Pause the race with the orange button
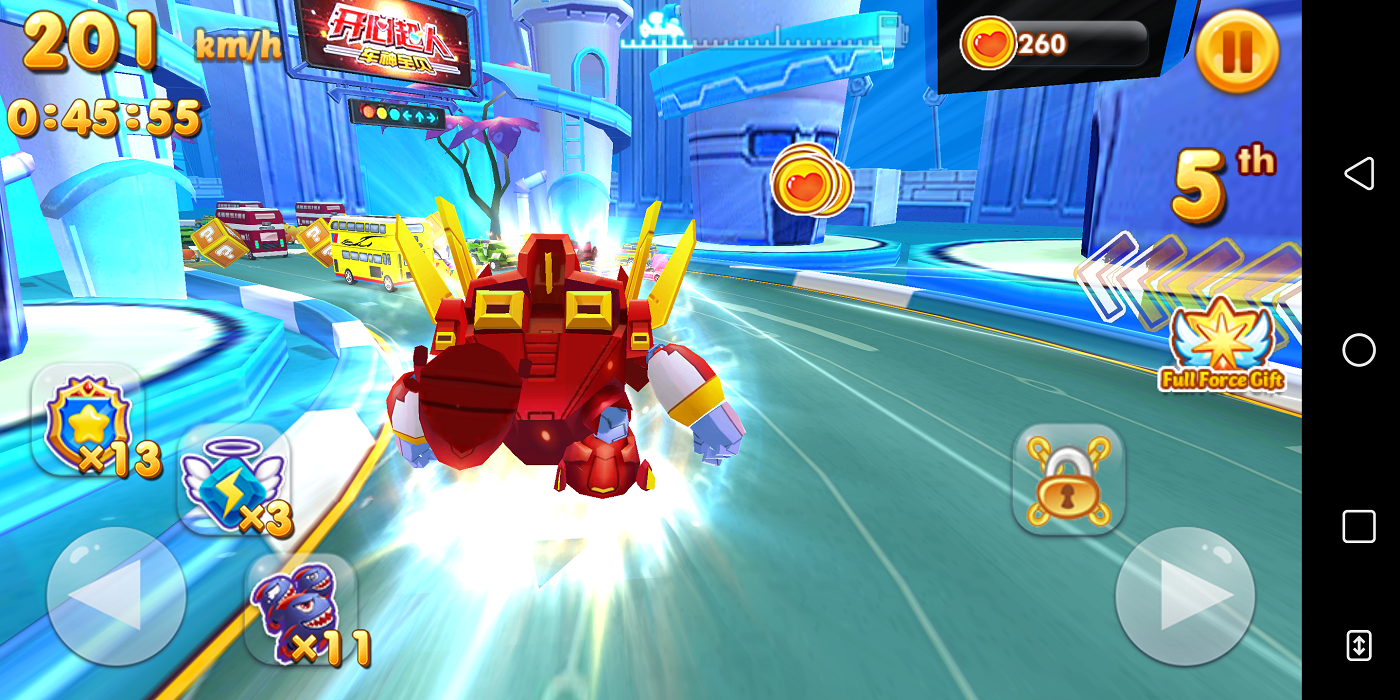 click(1237, 52)
